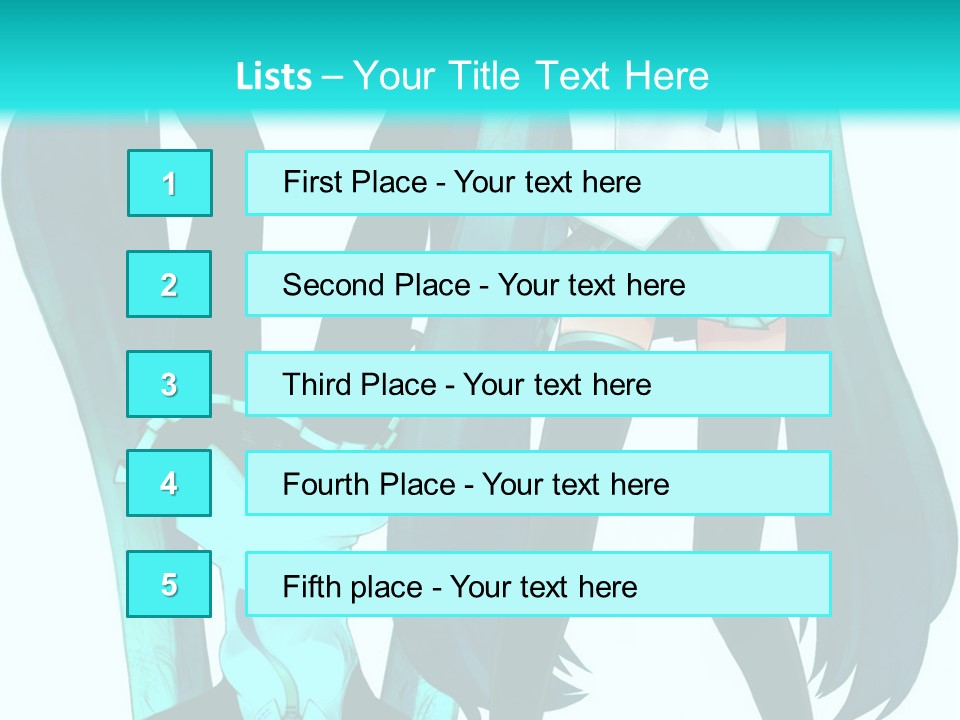
Task: Select the number 5 box
Action: 170,584
